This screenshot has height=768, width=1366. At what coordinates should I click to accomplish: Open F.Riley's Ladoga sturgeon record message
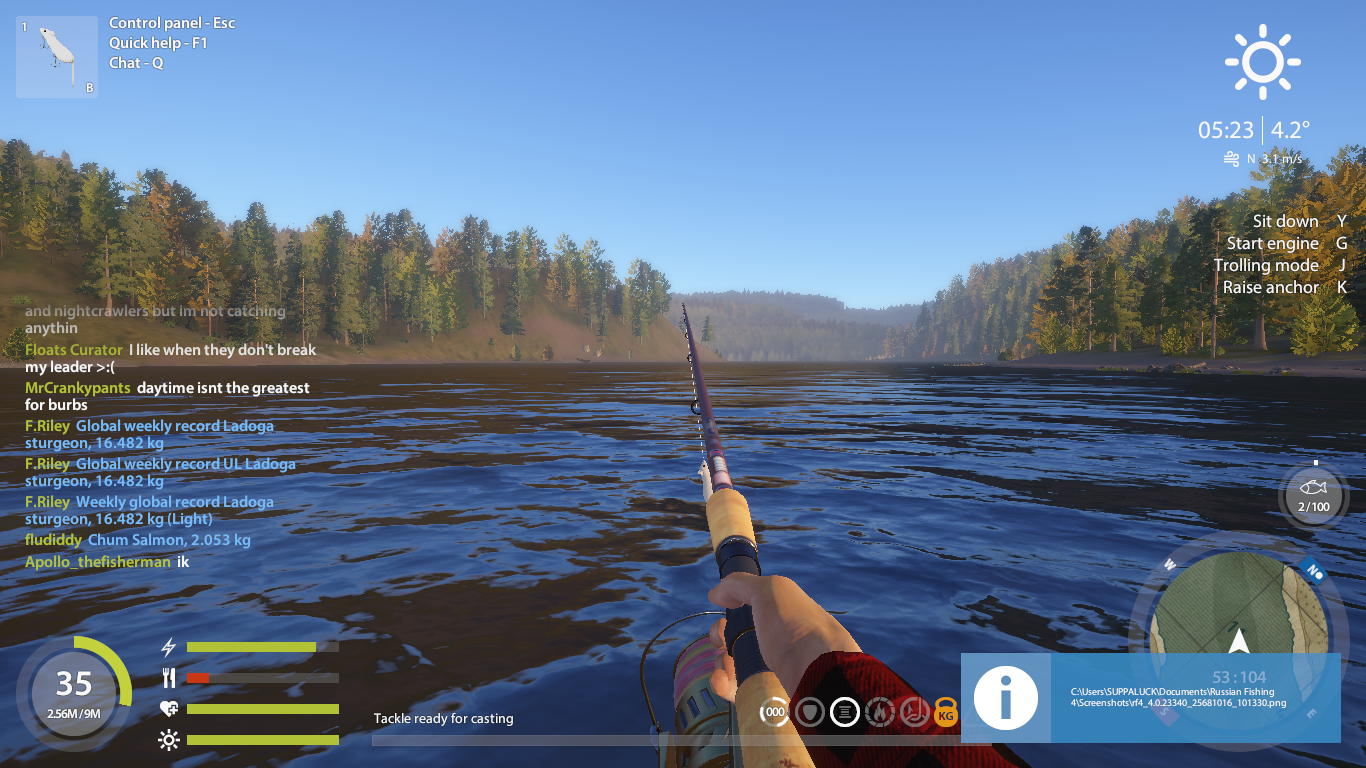coord(175,434)
